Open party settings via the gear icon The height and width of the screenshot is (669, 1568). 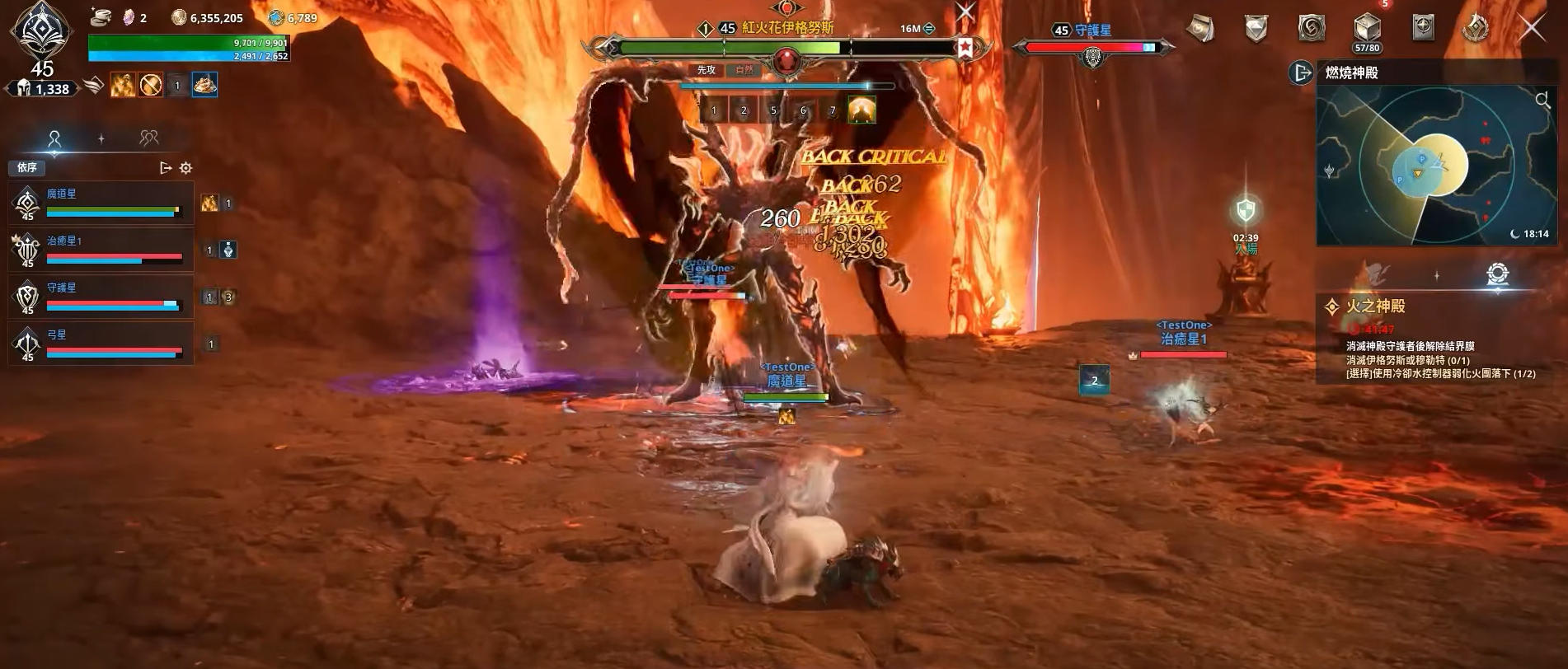pos(186,167)
